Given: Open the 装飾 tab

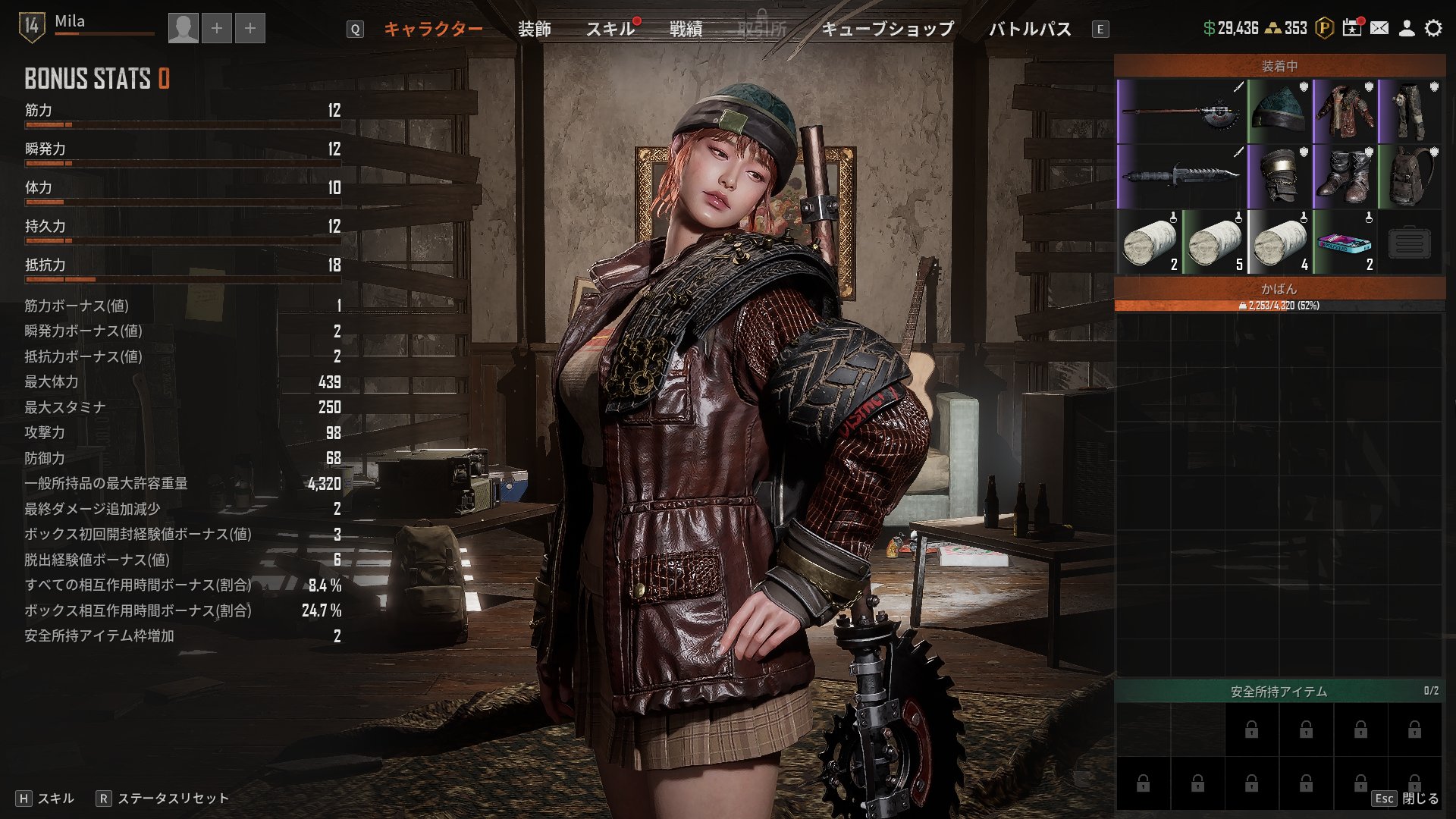Looking at the screenshot, I should [534, 29].
